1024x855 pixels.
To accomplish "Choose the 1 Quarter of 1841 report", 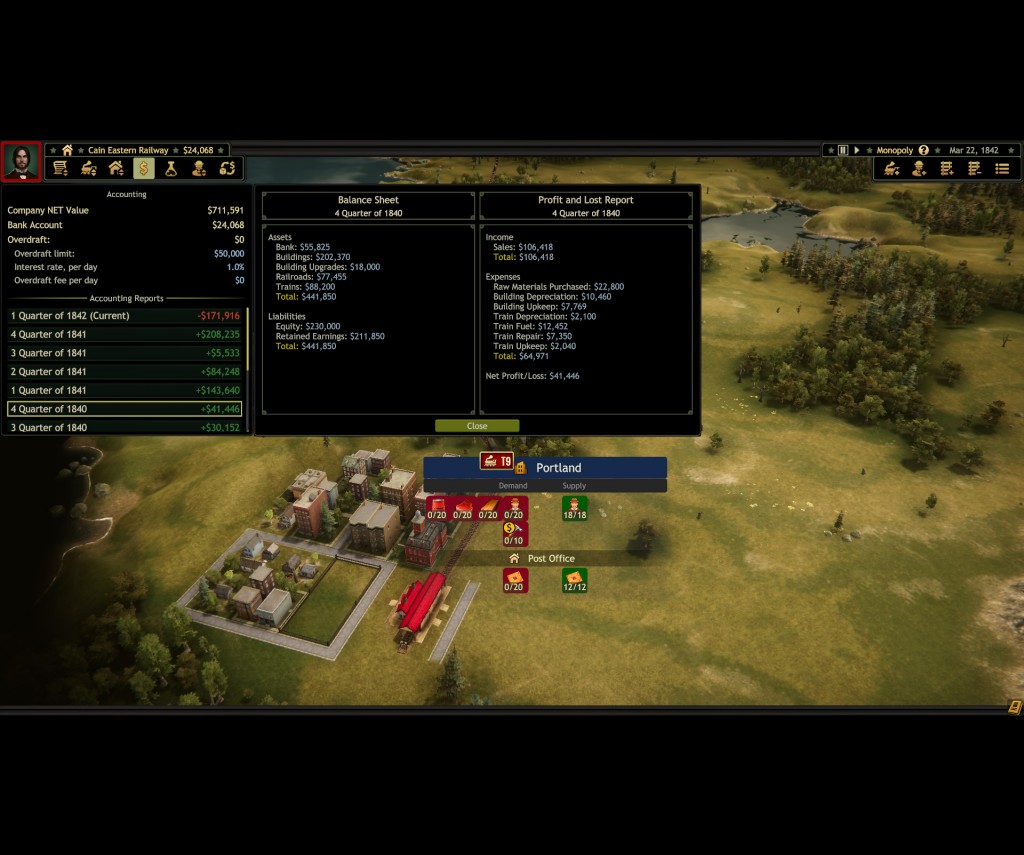I will coord(125,390).
